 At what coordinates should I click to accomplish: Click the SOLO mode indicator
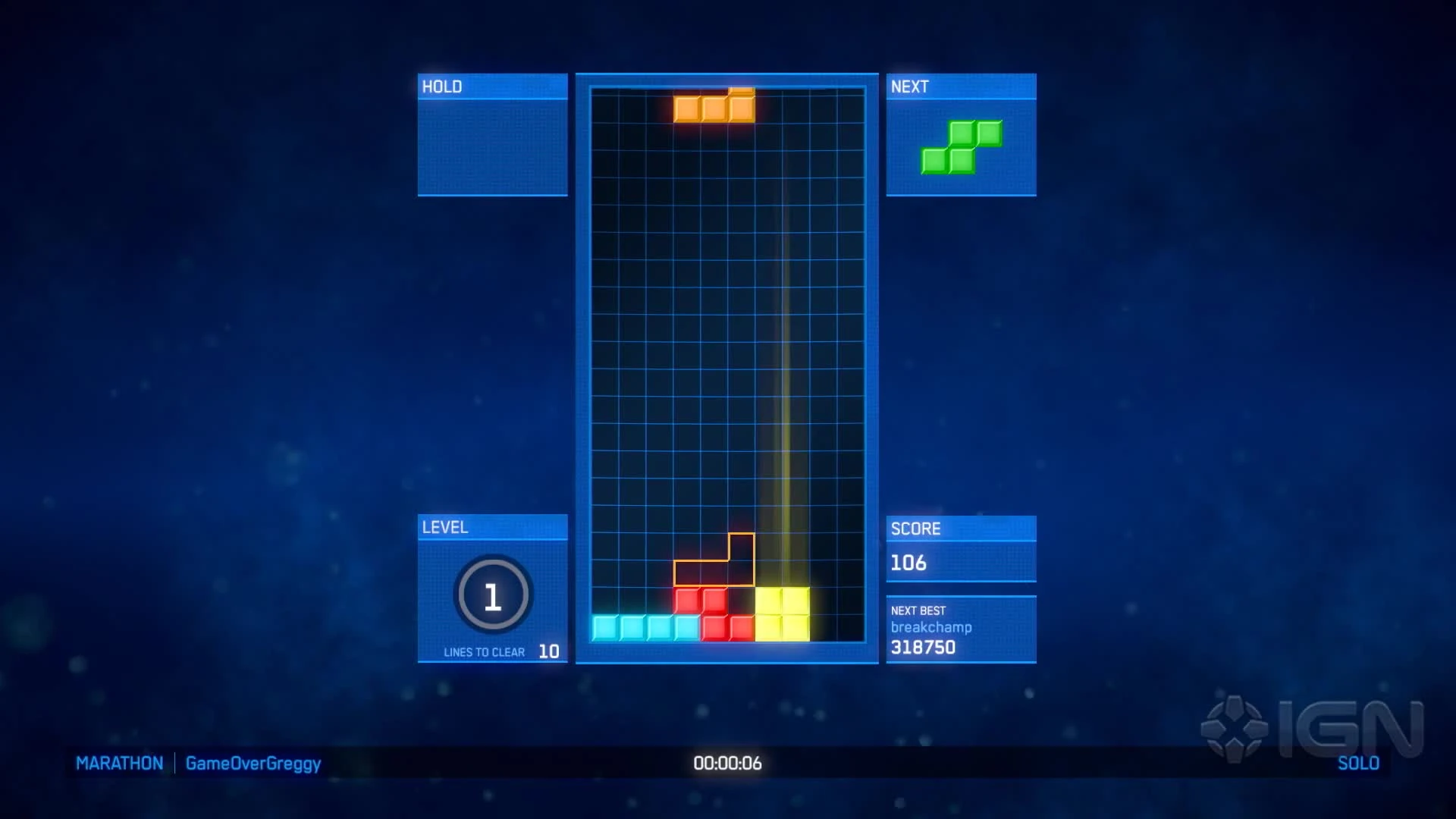1360,764
